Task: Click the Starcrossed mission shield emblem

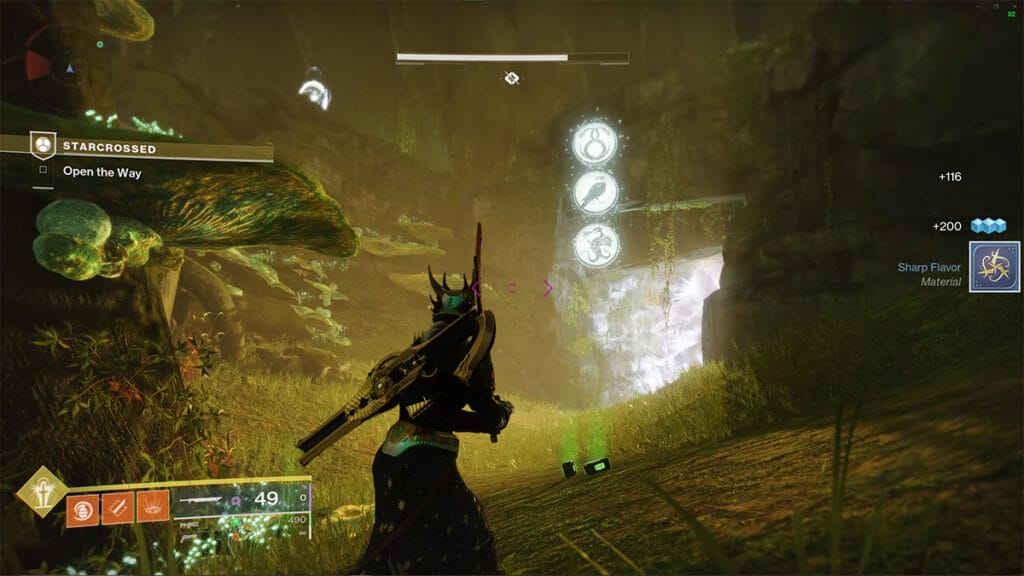Action: coord(43,146)
